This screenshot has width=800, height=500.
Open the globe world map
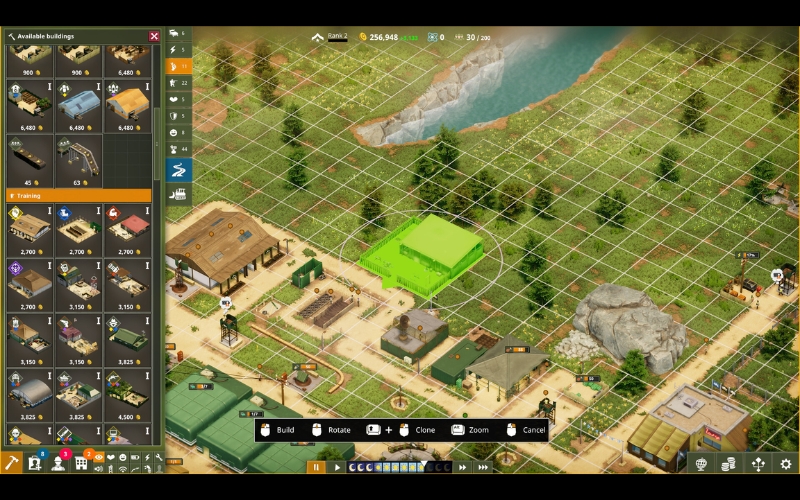tap(701, 464)
